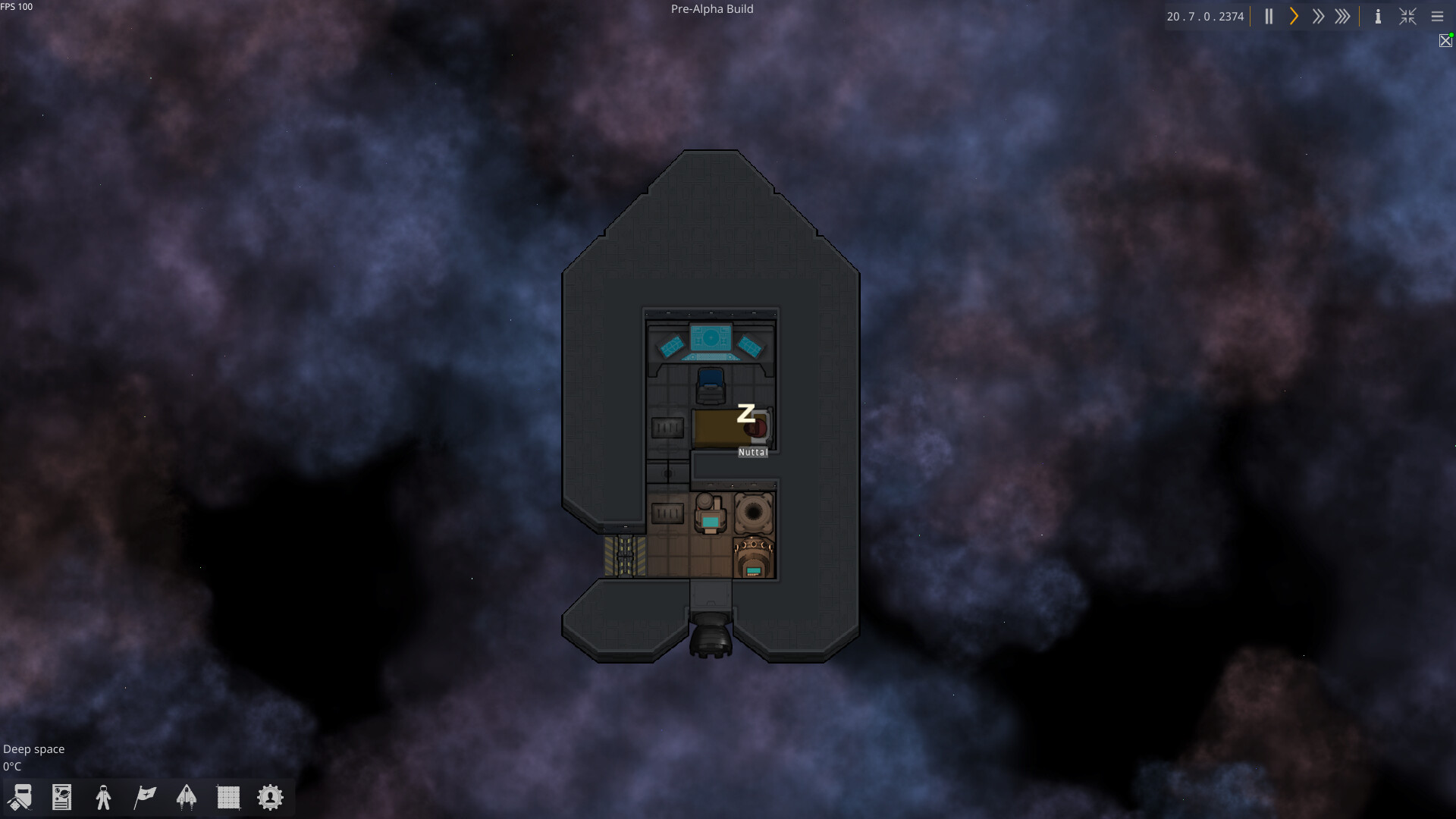Click the cockpit command console with blue screens
Screen dimensions: 1456x819
711,339
